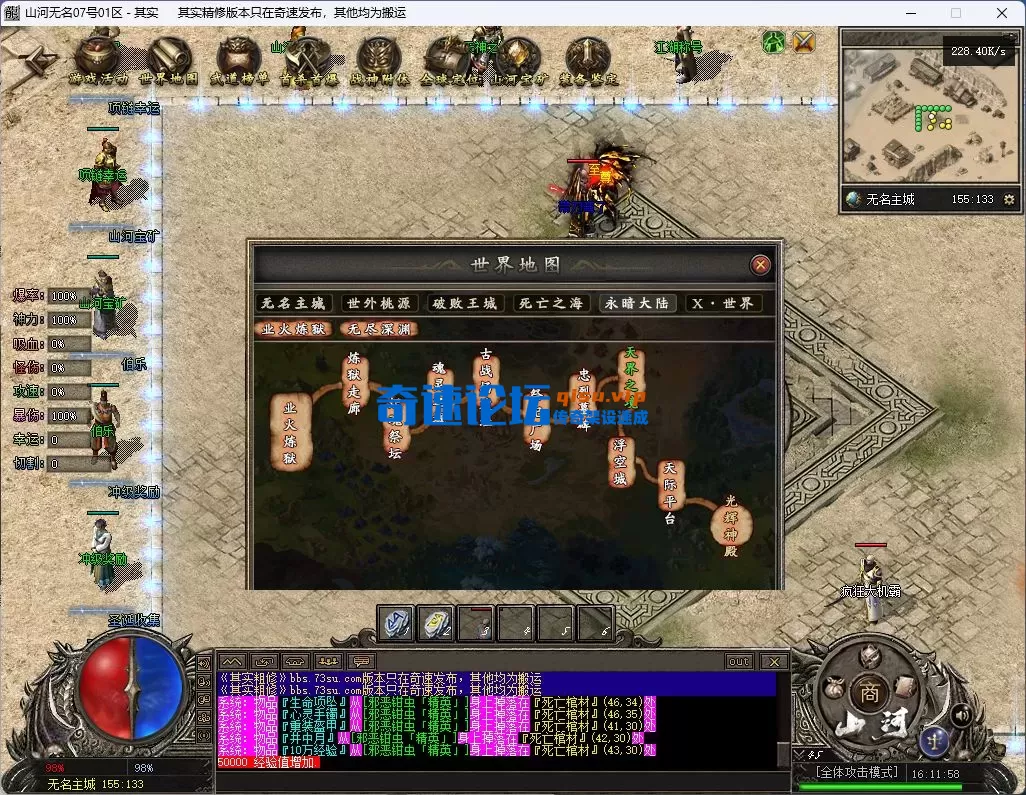The width and height of the screenshot is (1026, 795).
Task: Select the 天际平台 map node
Action: pyautogui.click(x=670, y=492)
